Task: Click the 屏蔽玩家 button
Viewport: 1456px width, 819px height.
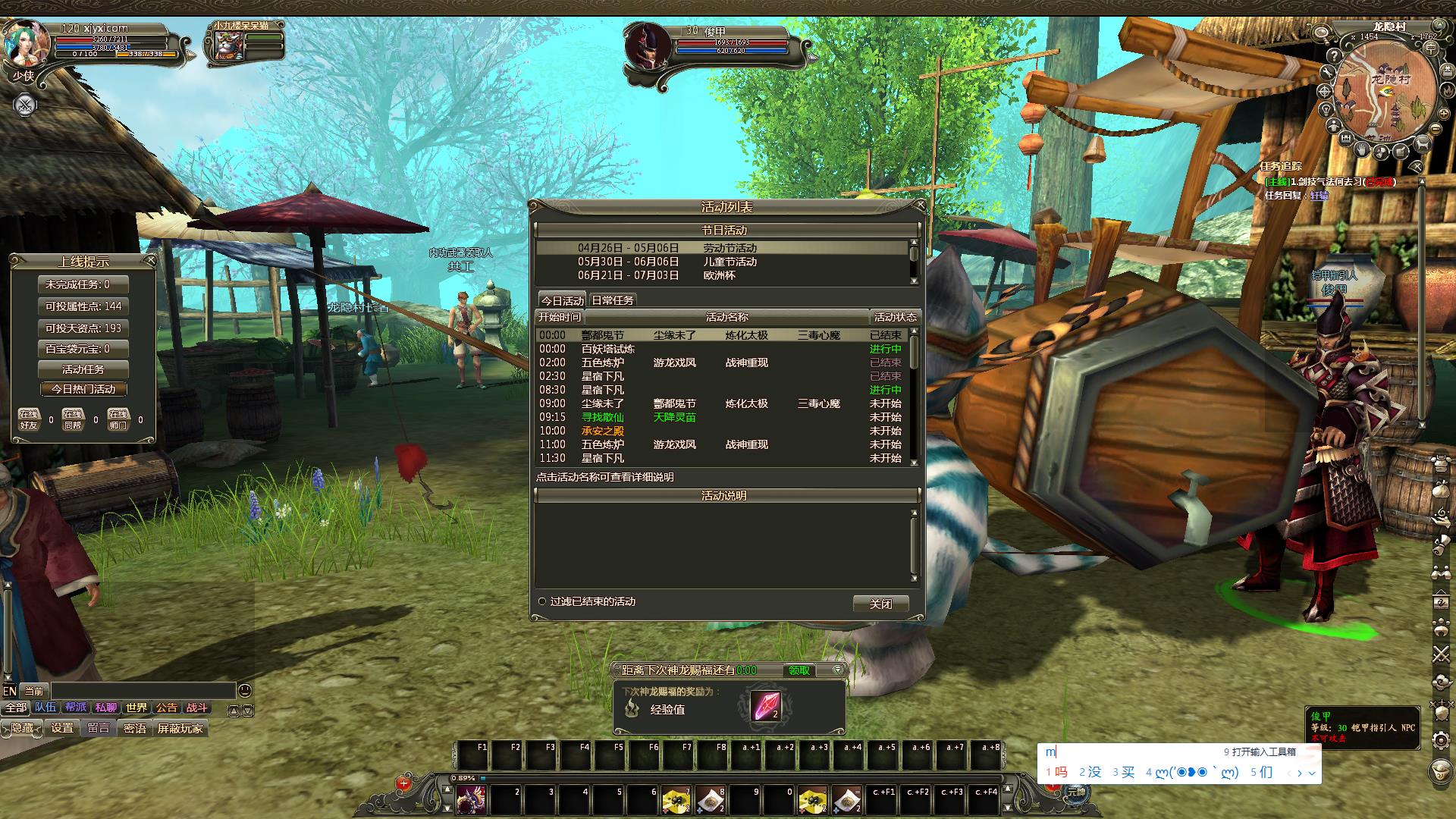Action: 180,728
